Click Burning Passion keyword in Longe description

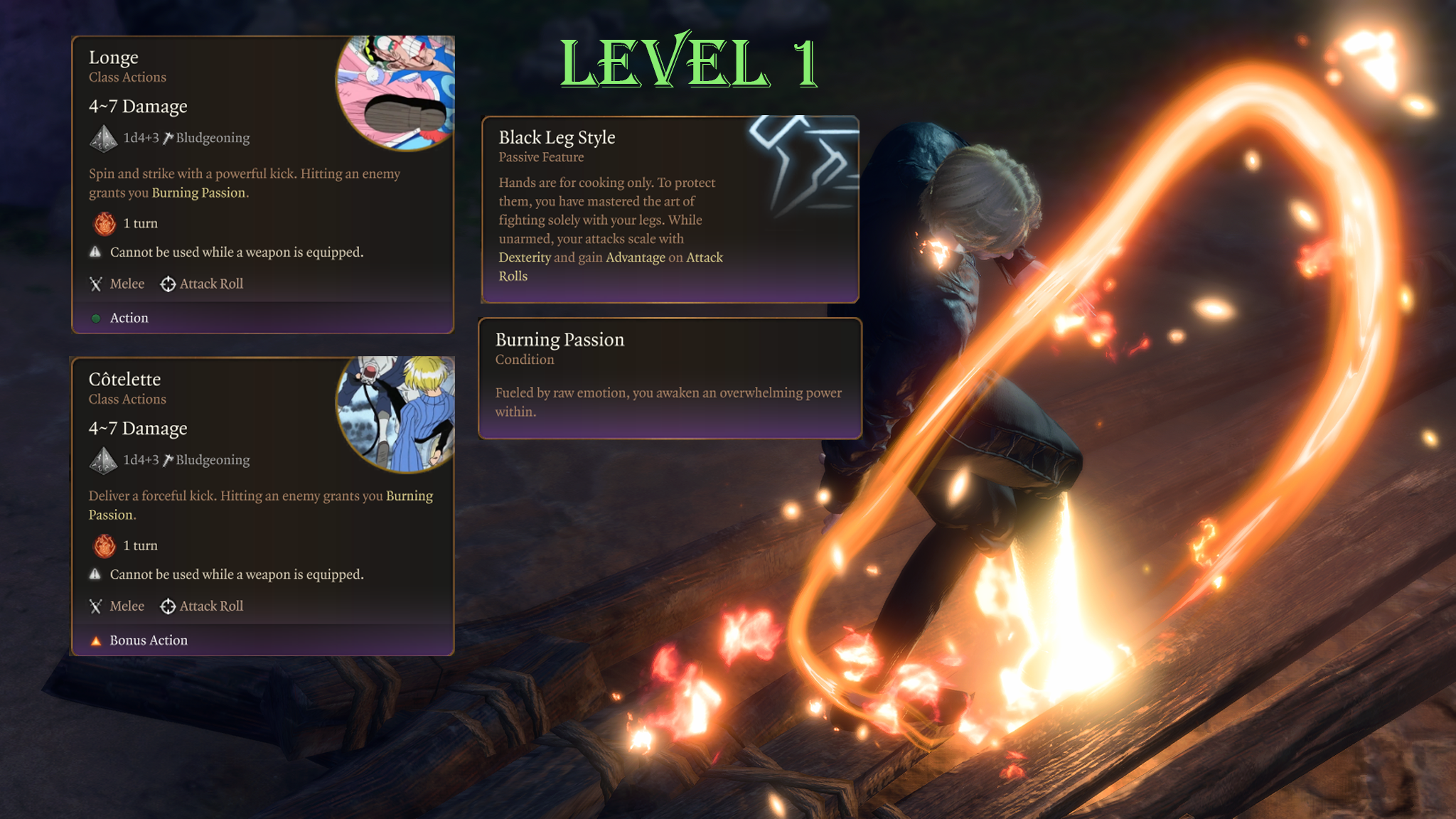(198, 193)
